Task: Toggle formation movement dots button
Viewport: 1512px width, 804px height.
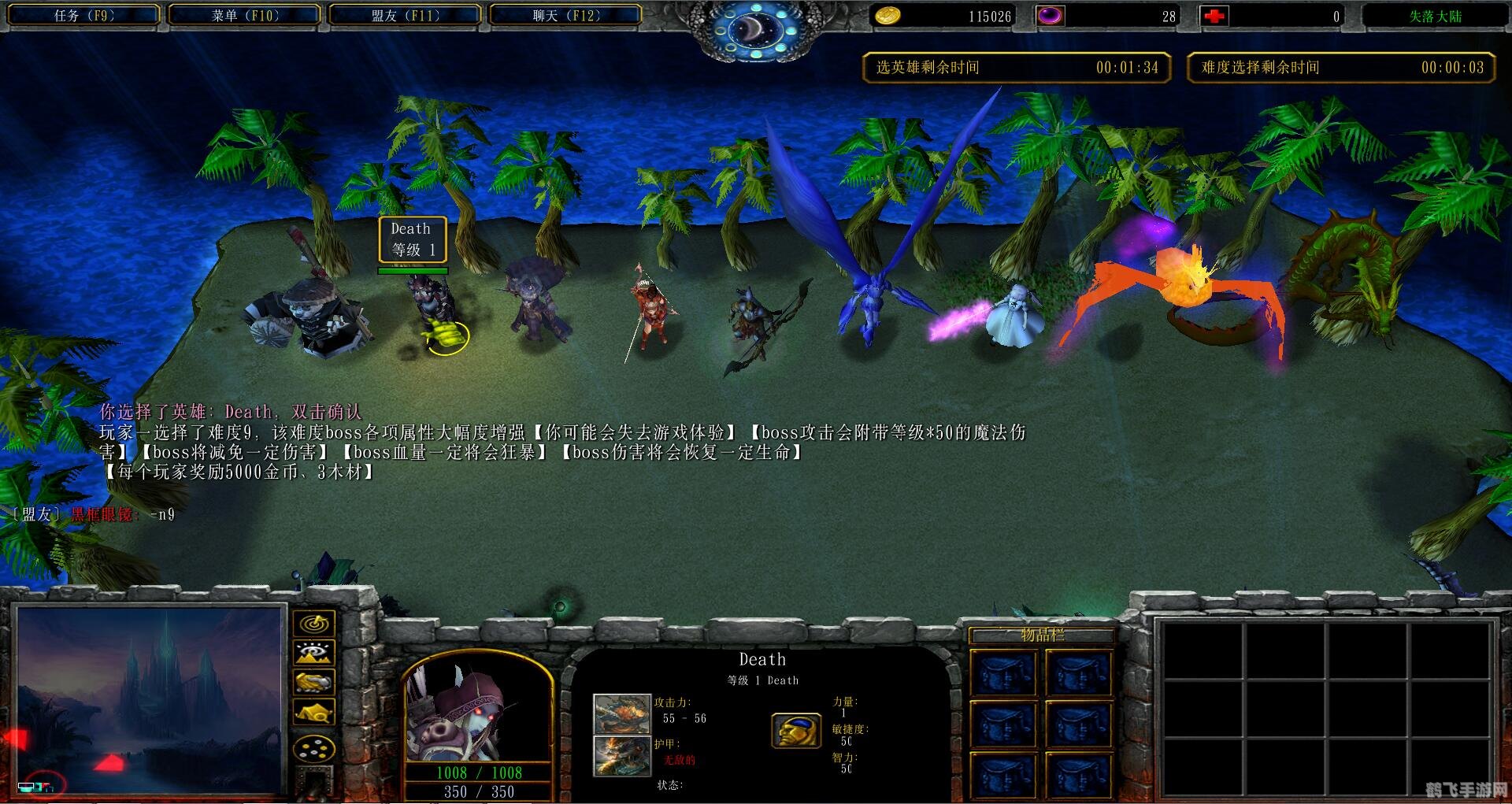Action: 314,748
